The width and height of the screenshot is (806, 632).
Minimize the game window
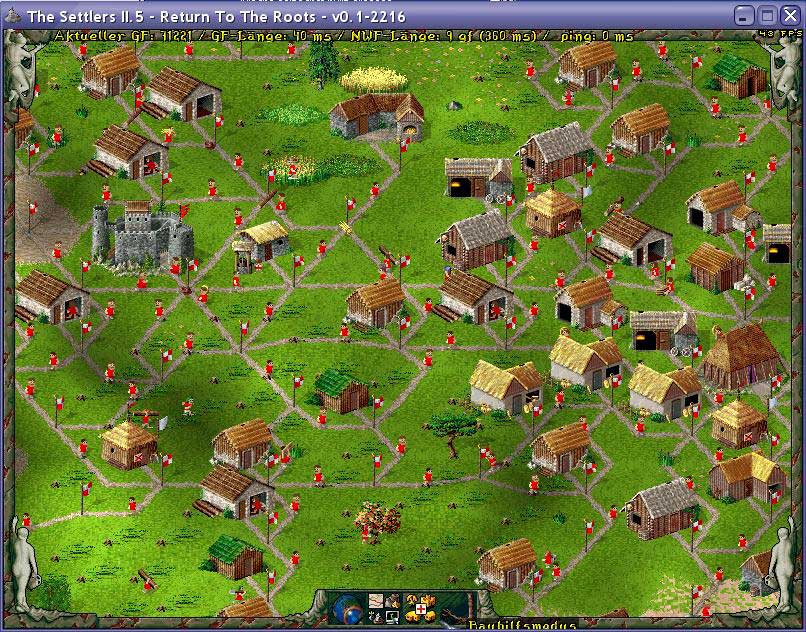[743, 16]
